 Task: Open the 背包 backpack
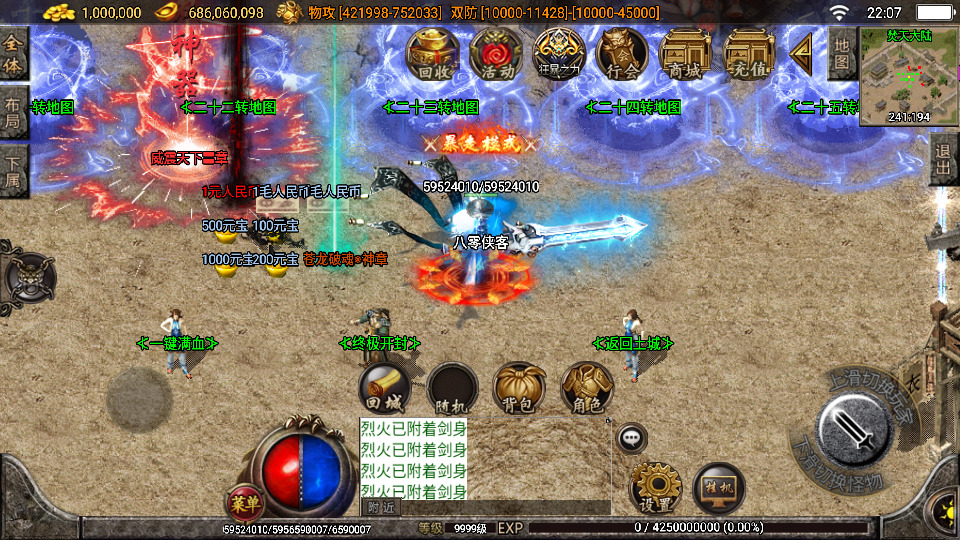click(519, 389)
